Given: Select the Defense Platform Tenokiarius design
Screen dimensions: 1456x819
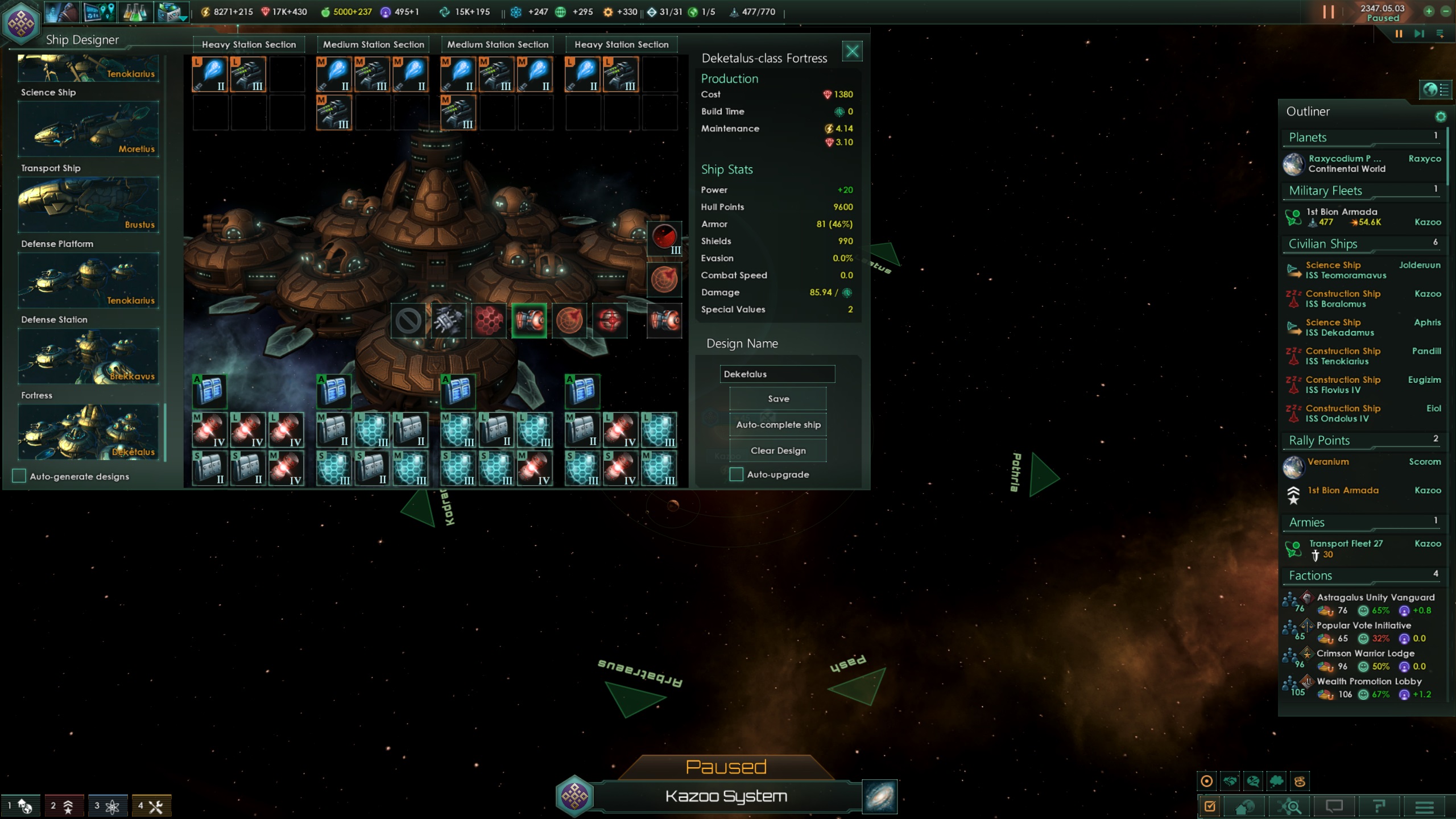Looking at the screenshot, I should pyautogui.click(x=88, y=280).
